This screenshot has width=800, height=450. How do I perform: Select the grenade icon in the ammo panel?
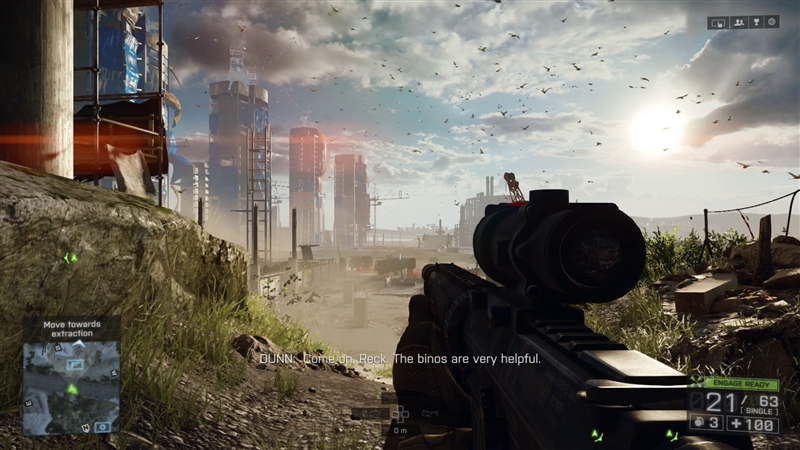pos(700,423)
